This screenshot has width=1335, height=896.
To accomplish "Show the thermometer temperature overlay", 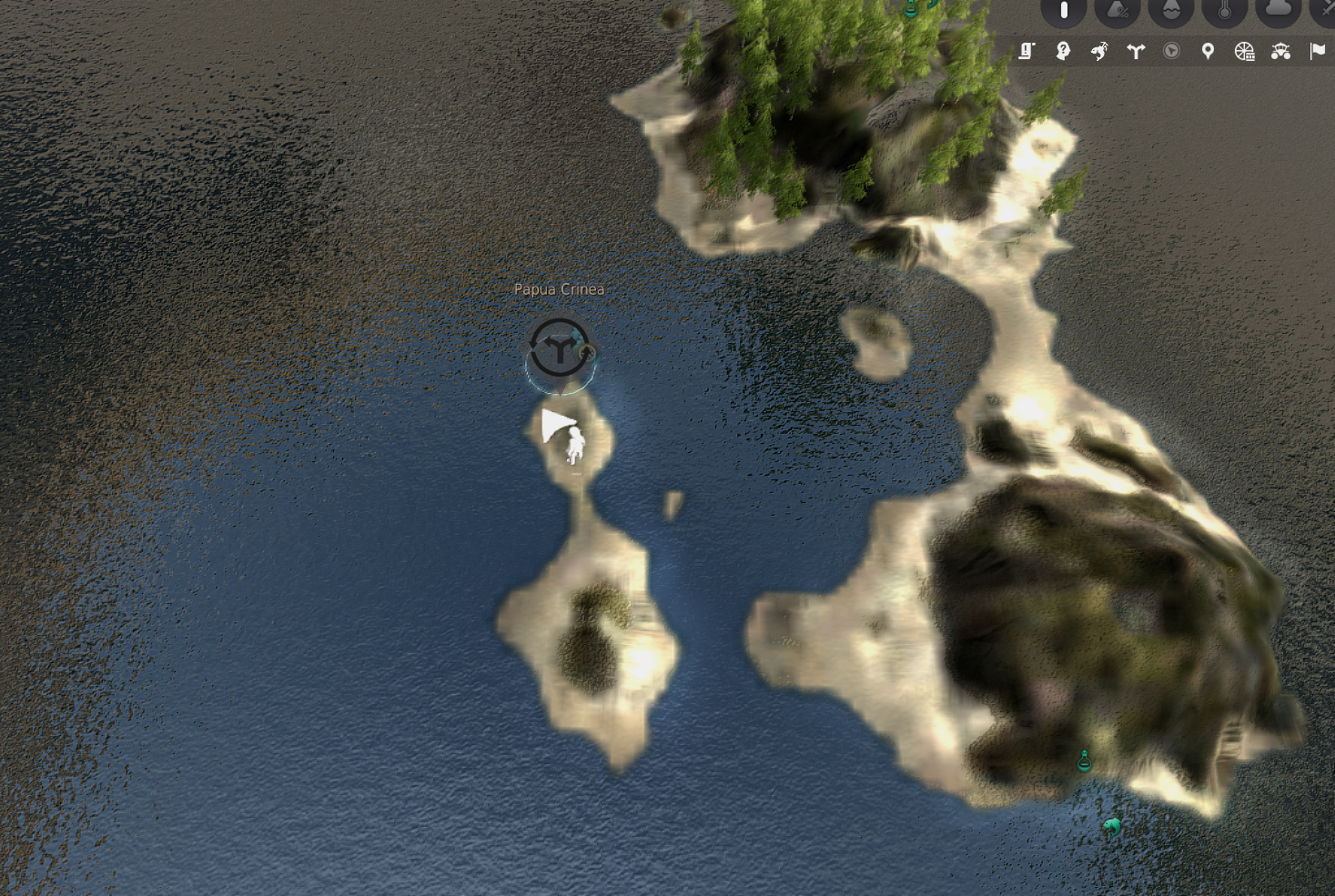I will point(1224,11).
